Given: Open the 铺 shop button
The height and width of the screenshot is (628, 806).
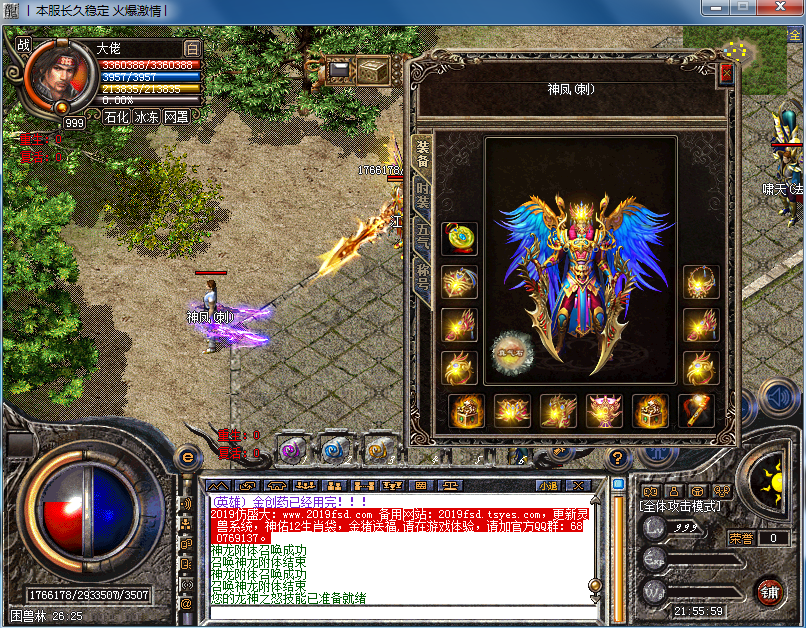Looking at the screenshot, I should coord(768,590).
